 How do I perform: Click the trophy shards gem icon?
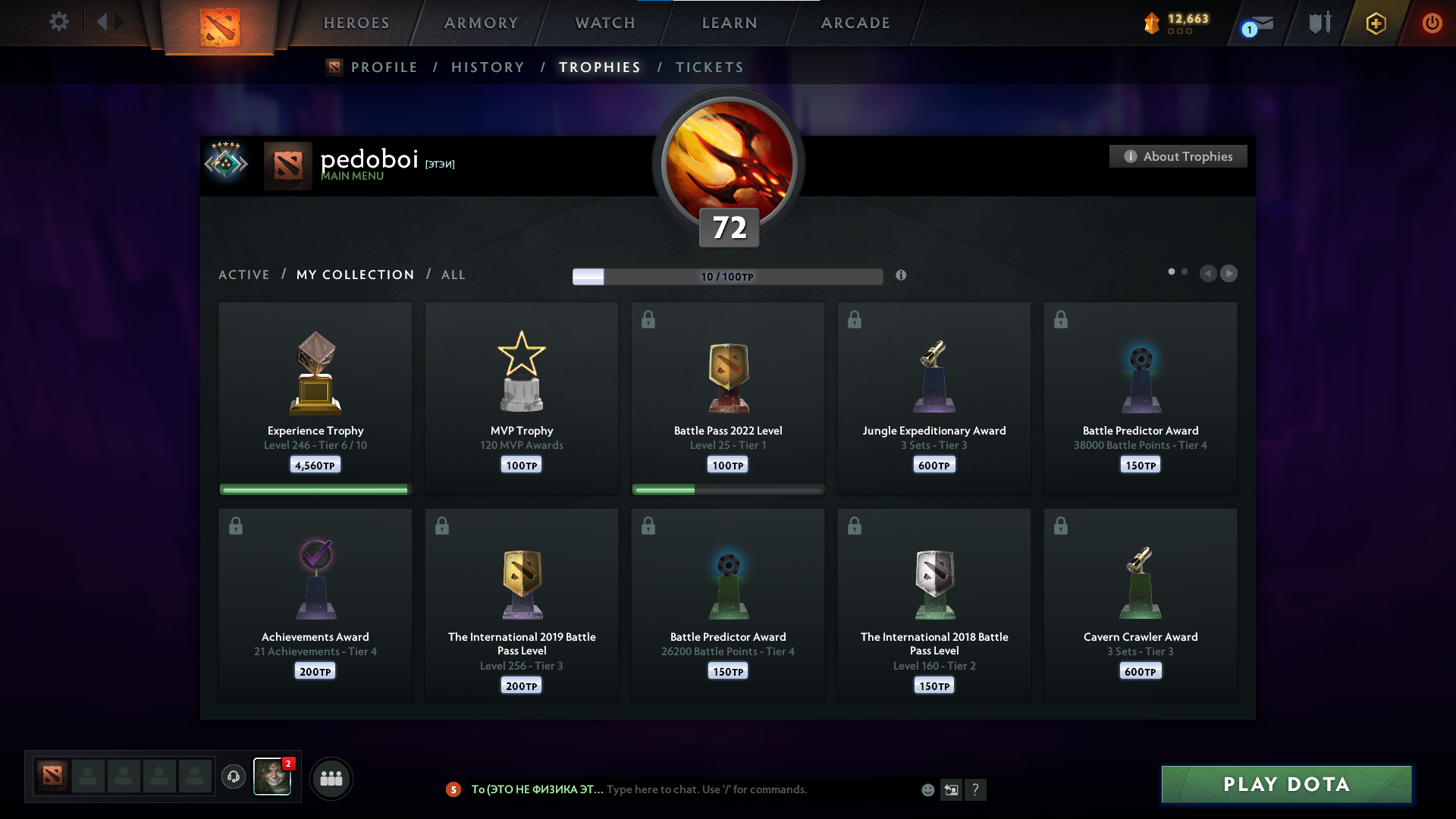(1153, 23)
